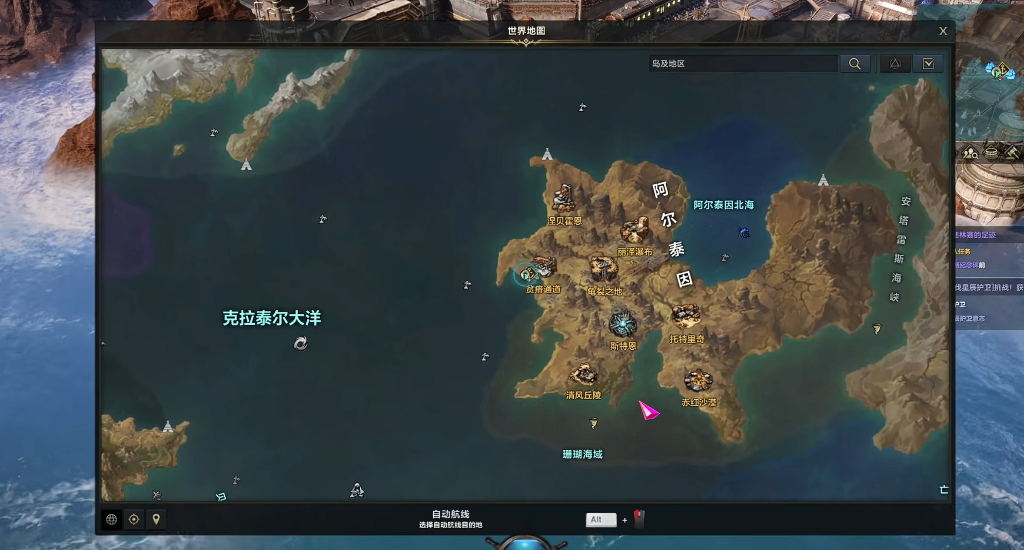Choose the 清风丘陵 region icon
This screenshot has height=550, width=1024.
point(583,375)
